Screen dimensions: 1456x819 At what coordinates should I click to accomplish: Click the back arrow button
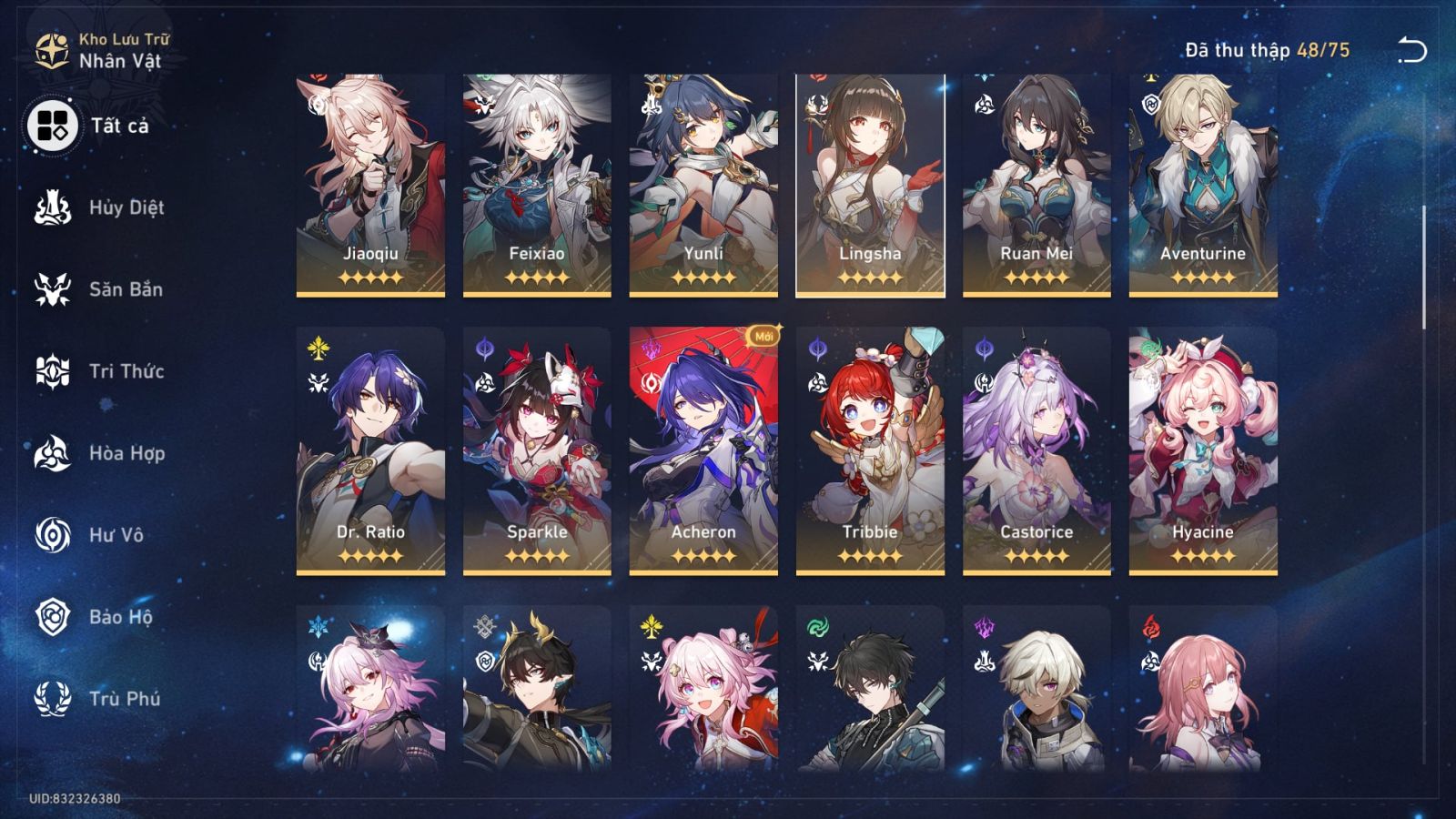1415,52
